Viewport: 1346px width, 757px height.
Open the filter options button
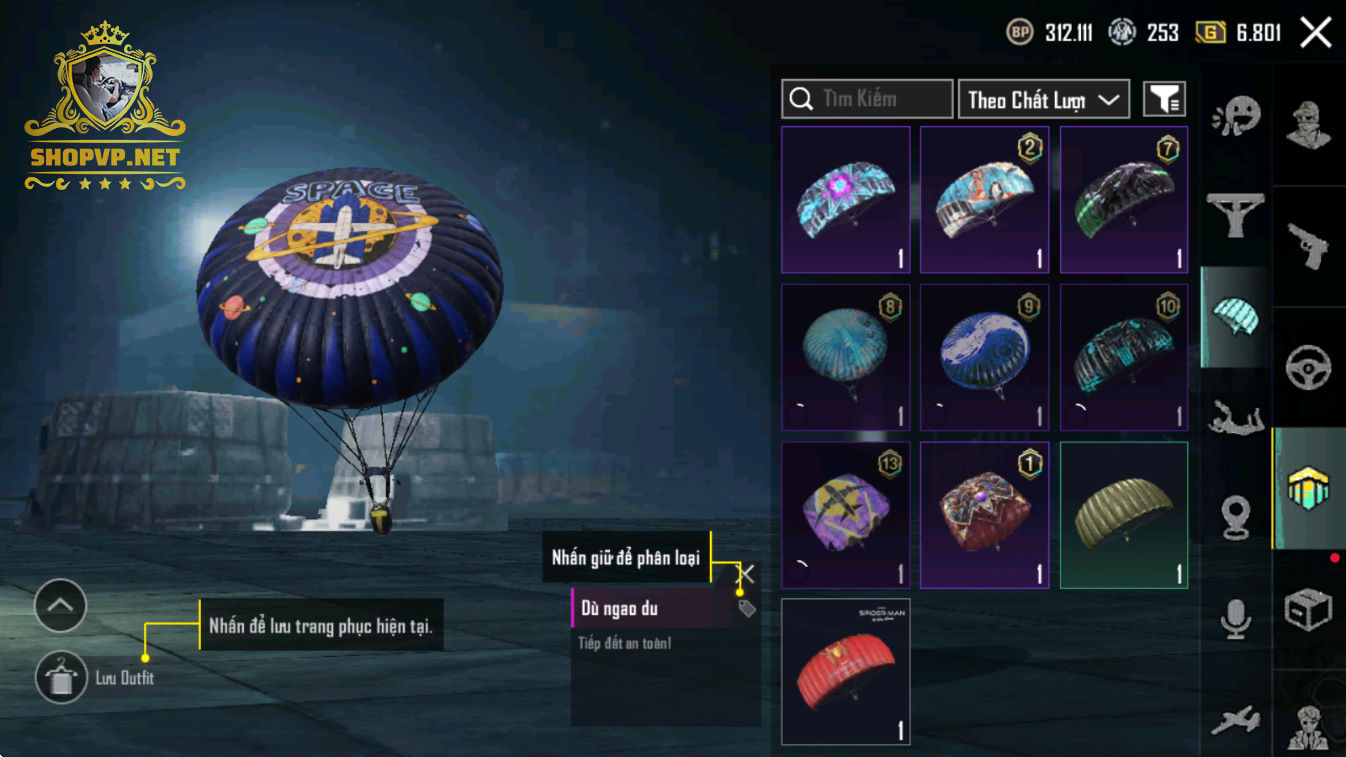[1164, 99]
